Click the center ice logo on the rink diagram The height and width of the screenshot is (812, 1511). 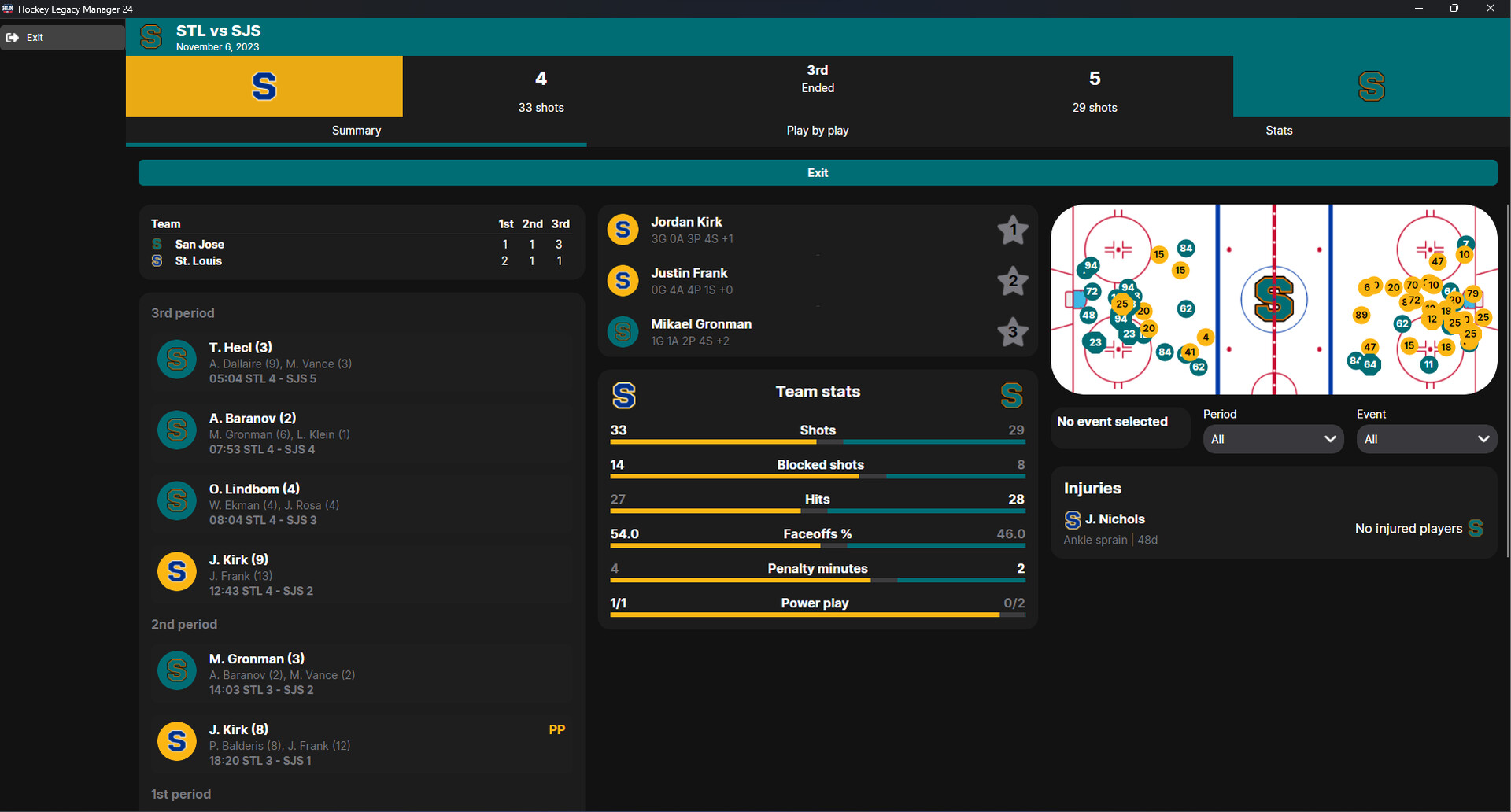coord(1274,299)
